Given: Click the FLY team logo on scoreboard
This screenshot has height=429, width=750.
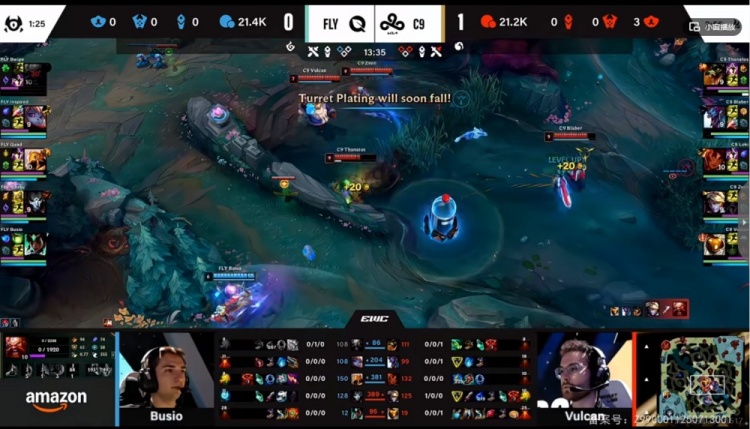Looking at the screenshot, I should tap(357, 21).
